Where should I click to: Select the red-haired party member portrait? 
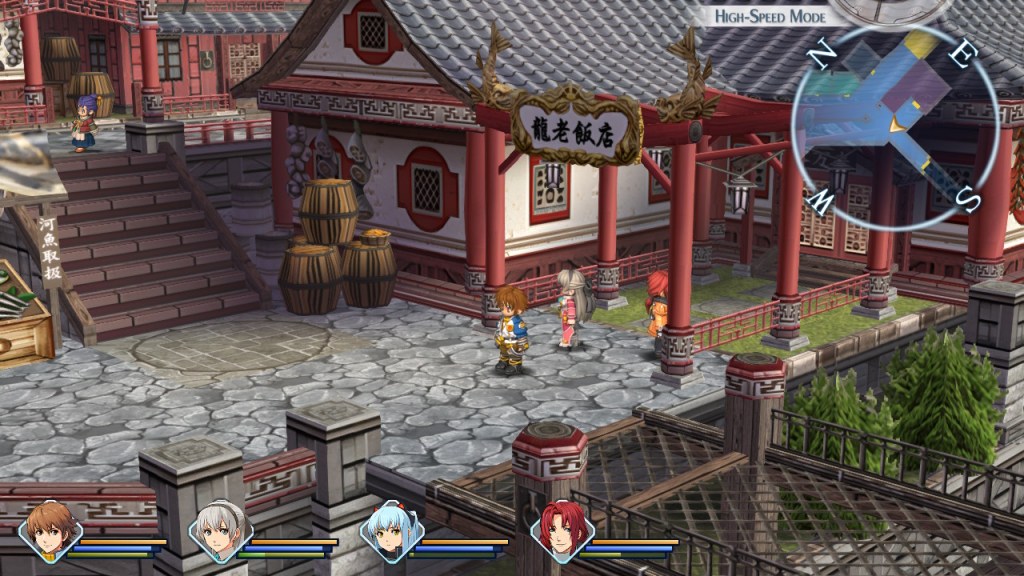[563, 531]
